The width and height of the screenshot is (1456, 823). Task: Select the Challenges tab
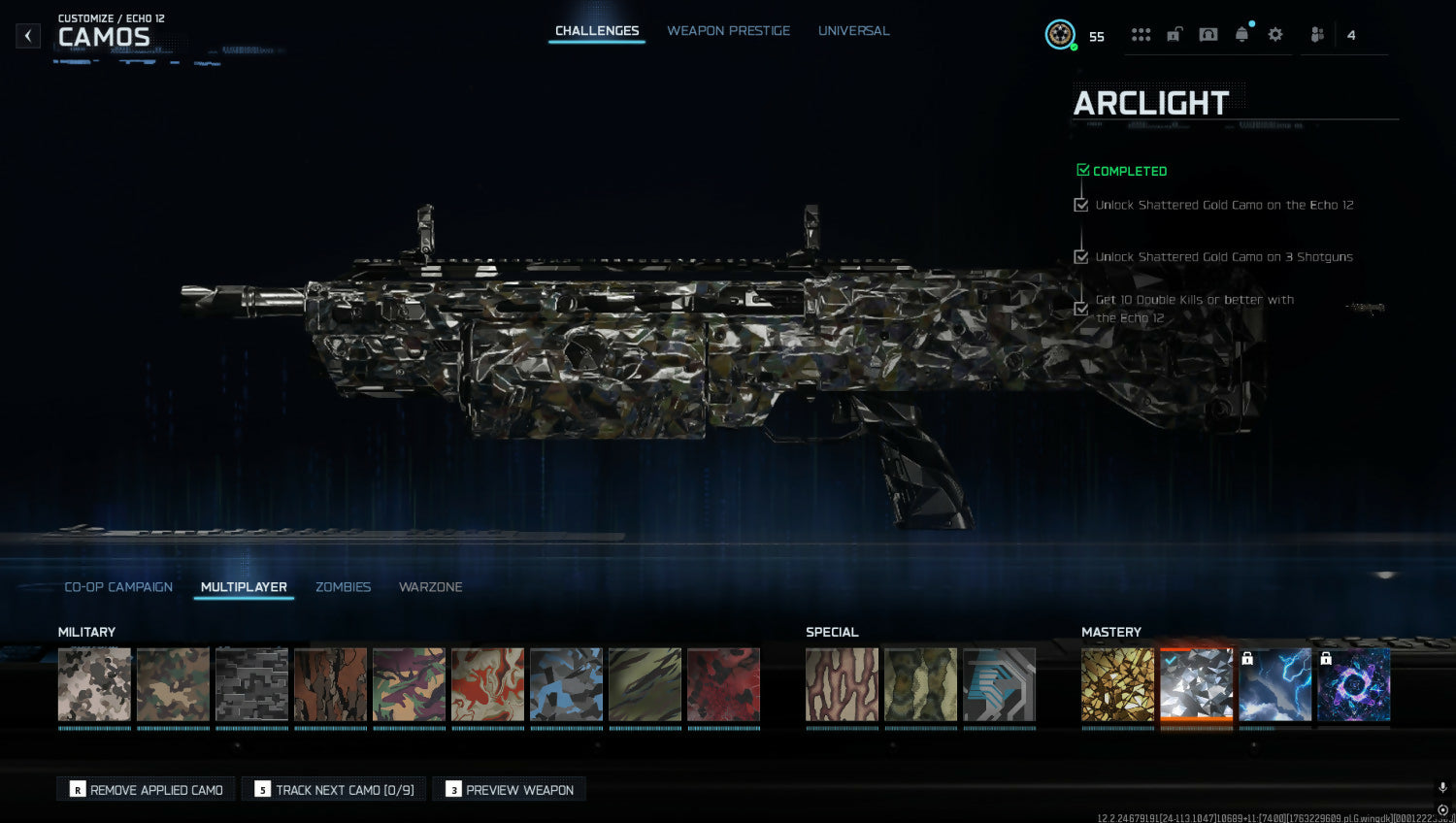pos(597,31)
